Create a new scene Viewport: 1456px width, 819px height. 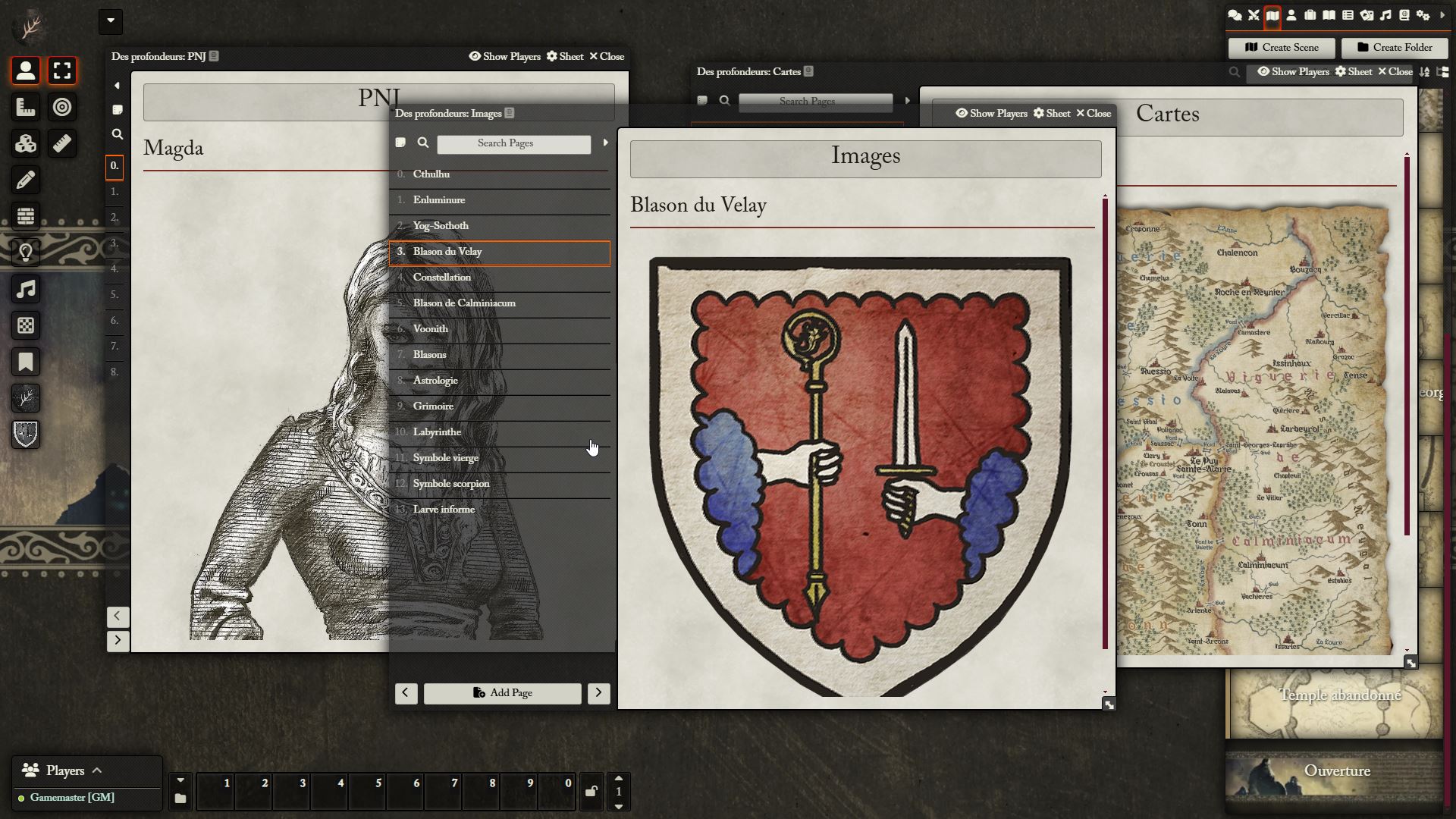pyautogui.click(x=1282, y=48)
